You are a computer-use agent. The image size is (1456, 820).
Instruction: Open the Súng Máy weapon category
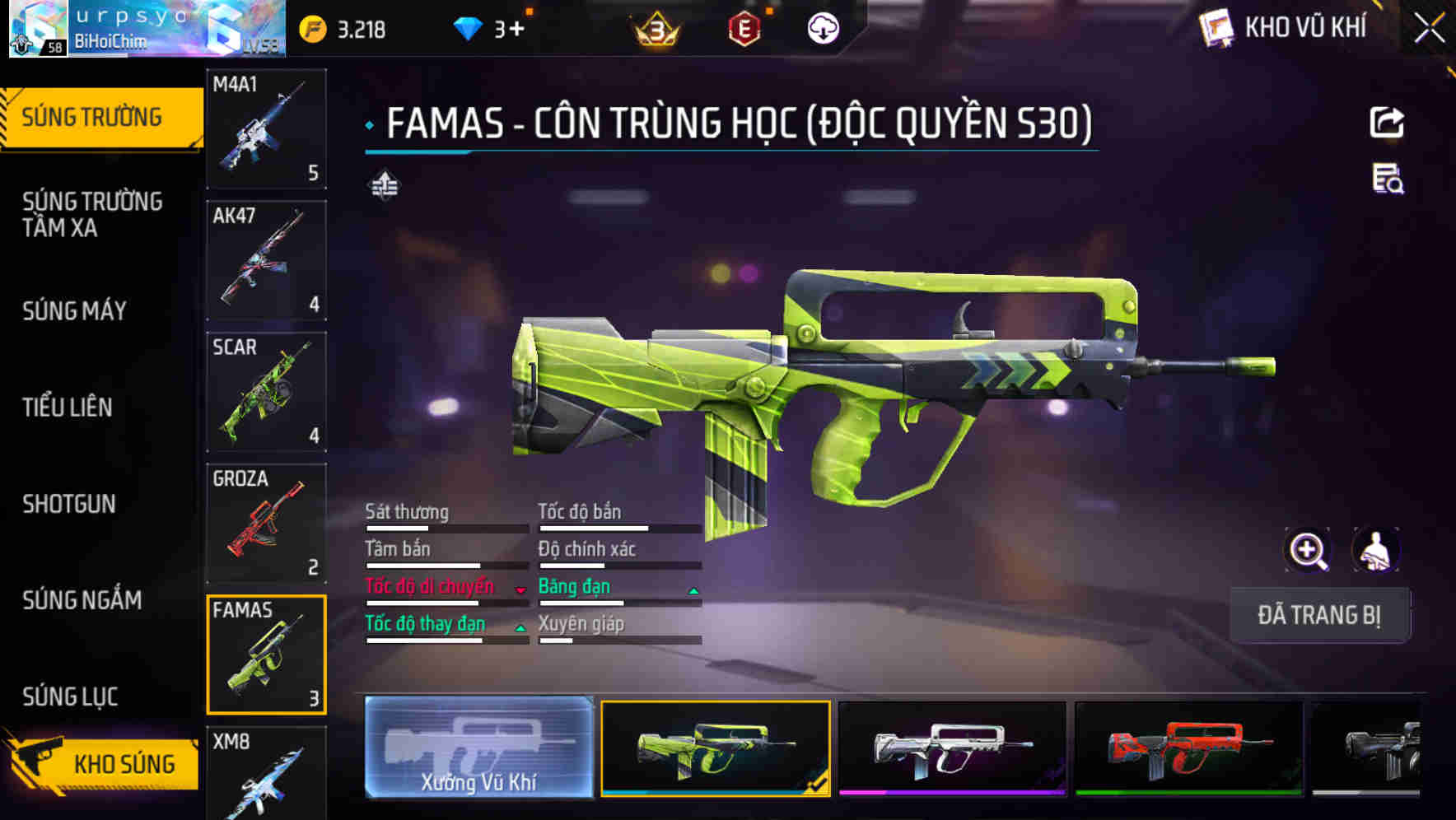74,310
